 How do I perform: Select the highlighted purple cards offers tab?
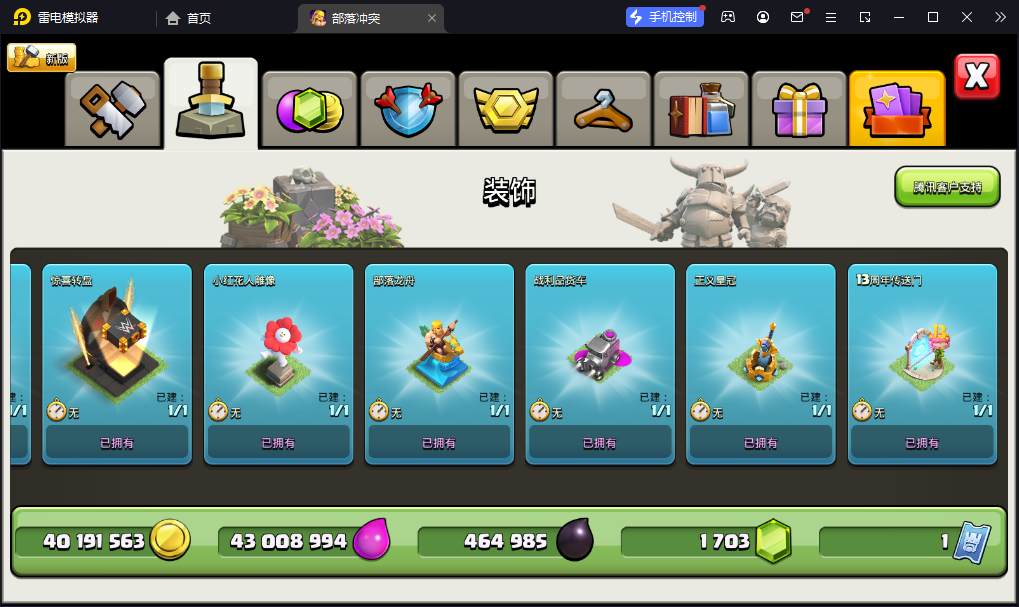click(896, 109)
